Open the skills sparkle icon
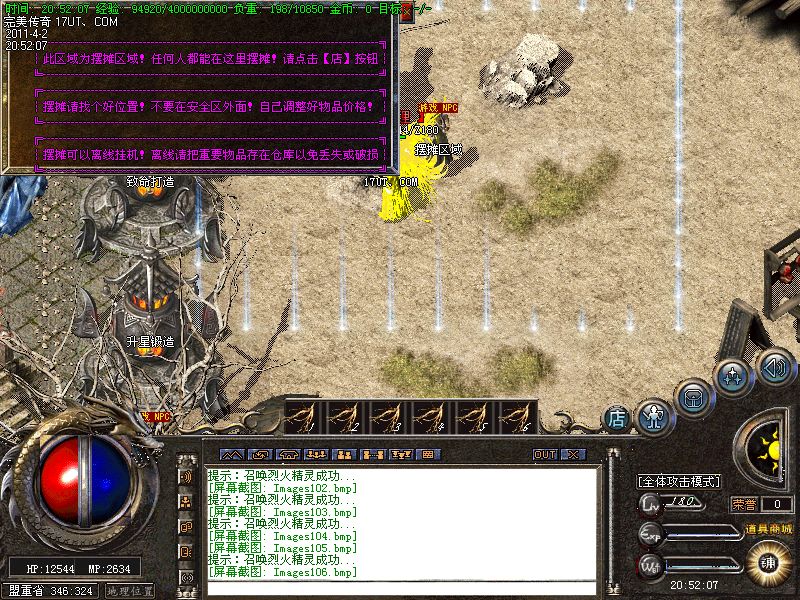Image resolution: width=800 pixels, height=600 pixels. 735,378
